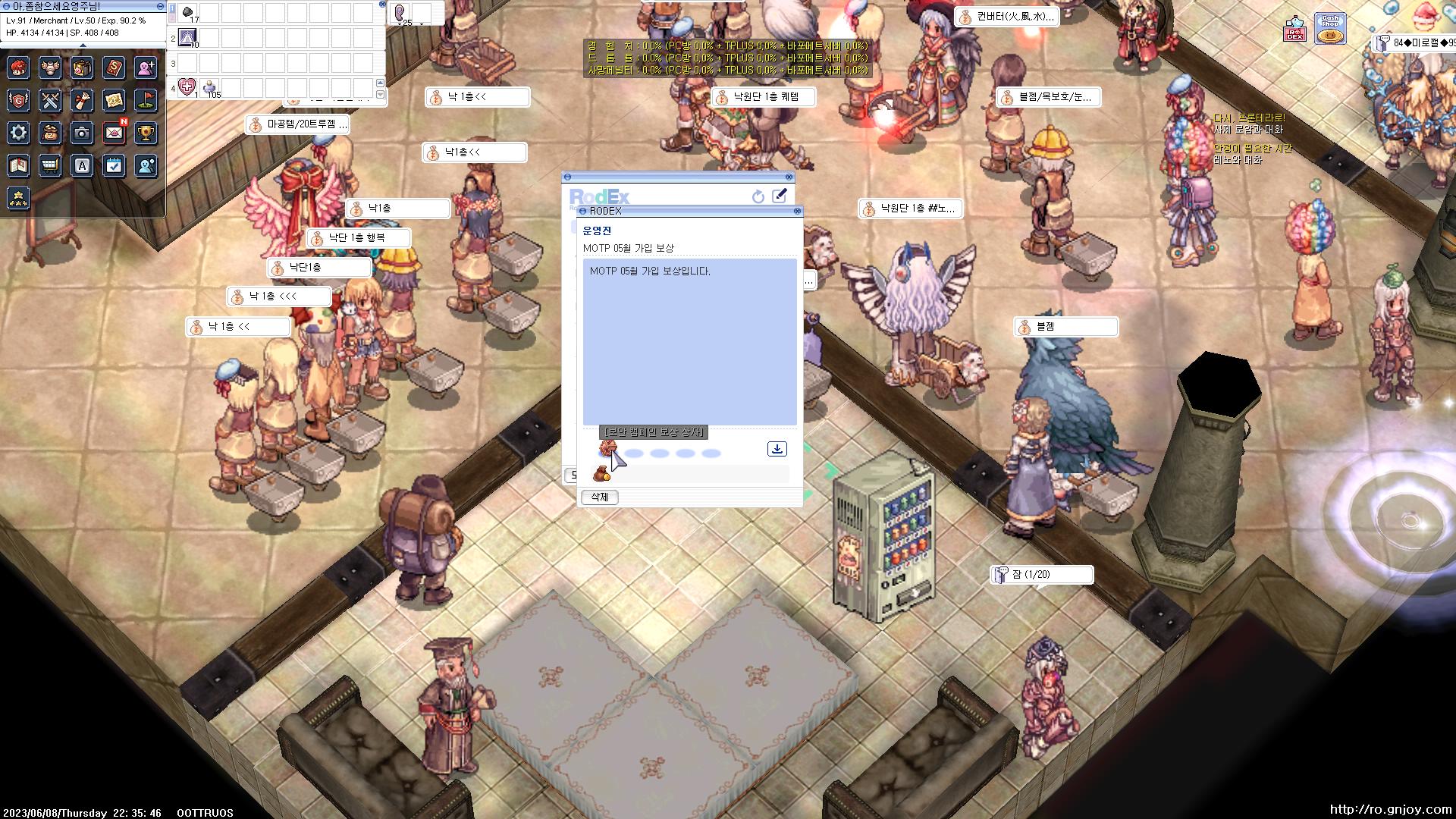The width and height of the screenshot is (1456, 819).
Task: Close the RODEX mail reading window
Action: point(797,212)
